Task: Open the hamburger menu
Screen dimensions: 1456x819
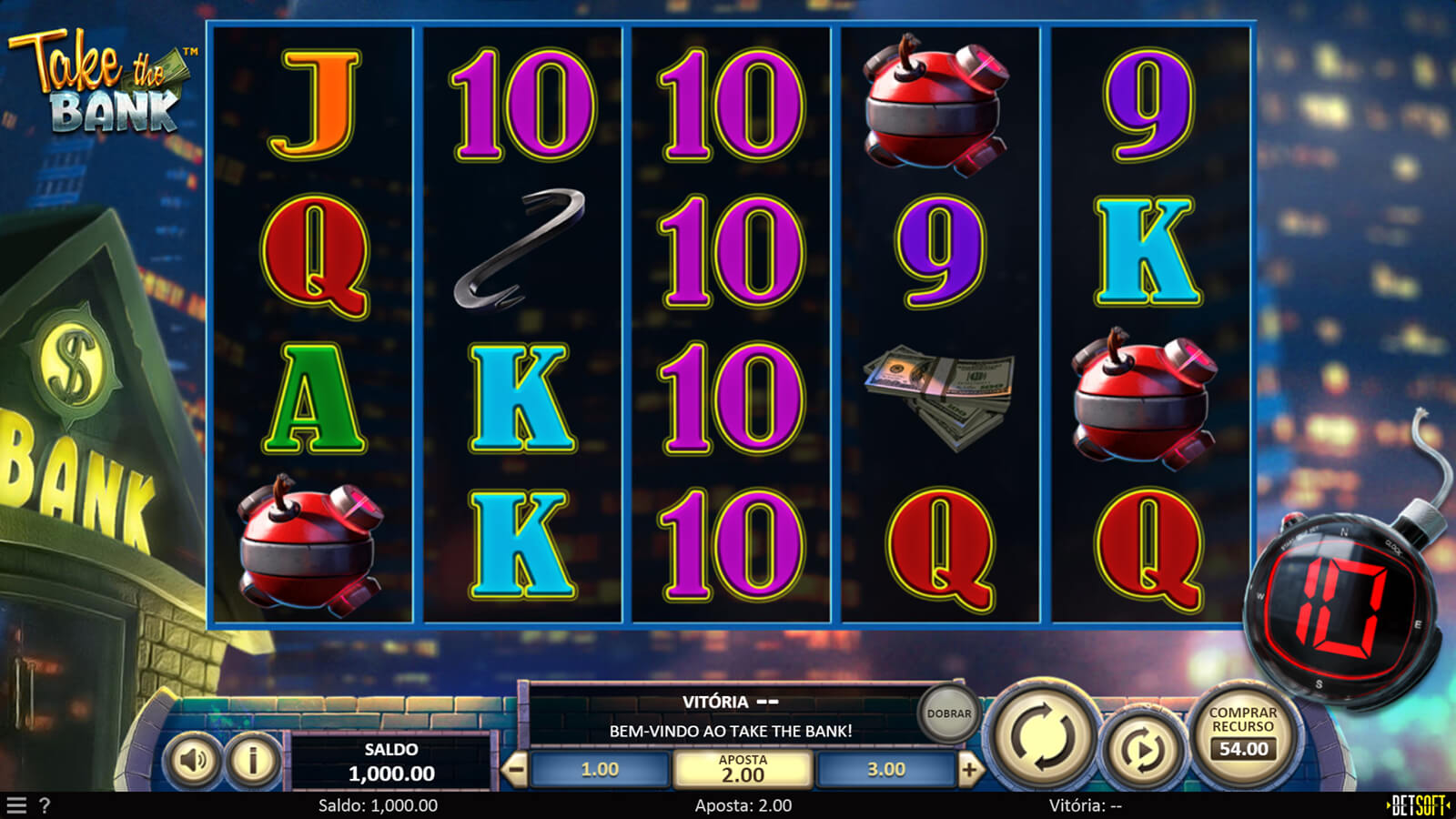Action: click(16, 805)
